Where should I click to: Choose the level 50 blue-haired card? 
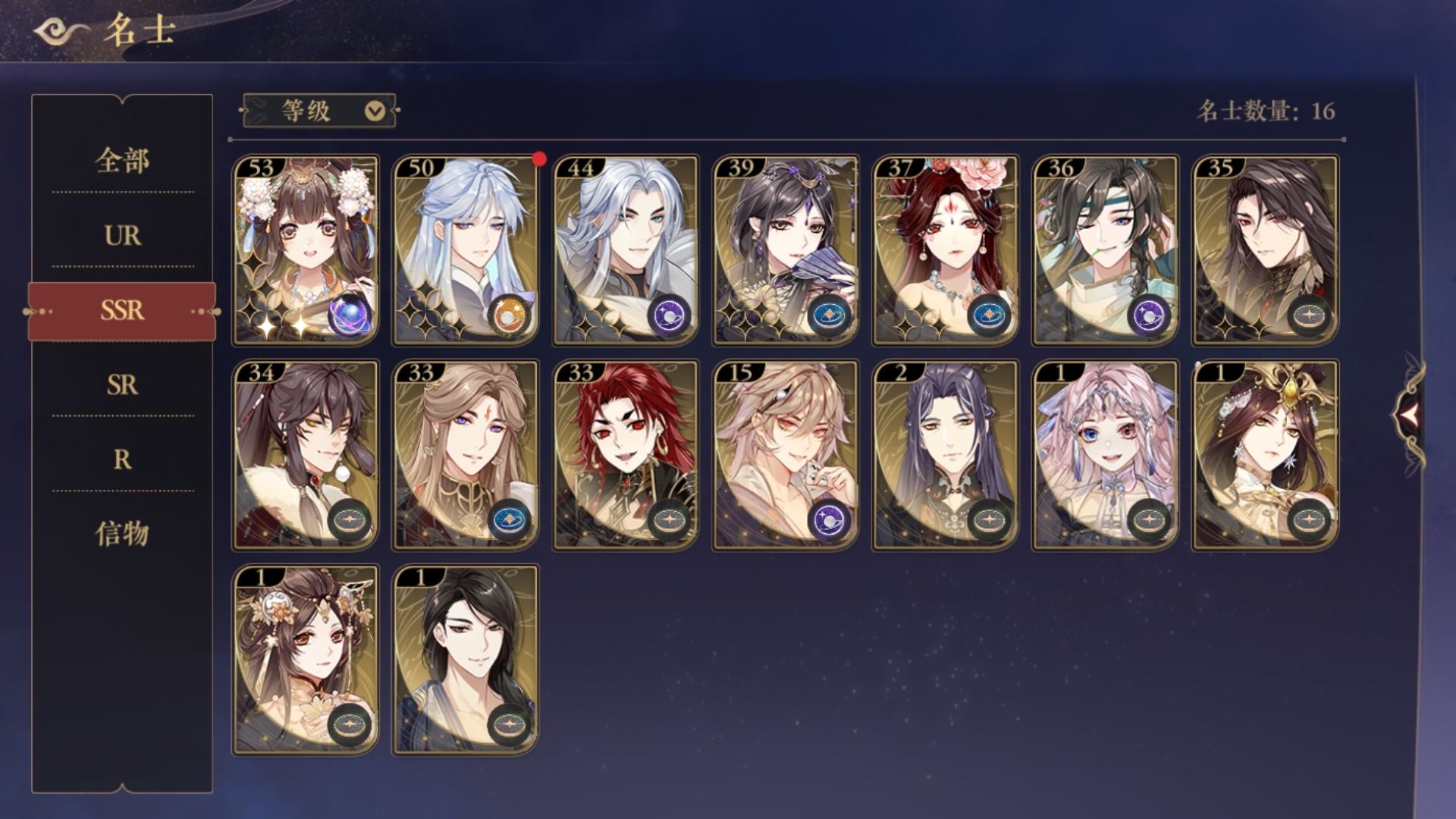[x=465, y=250]
